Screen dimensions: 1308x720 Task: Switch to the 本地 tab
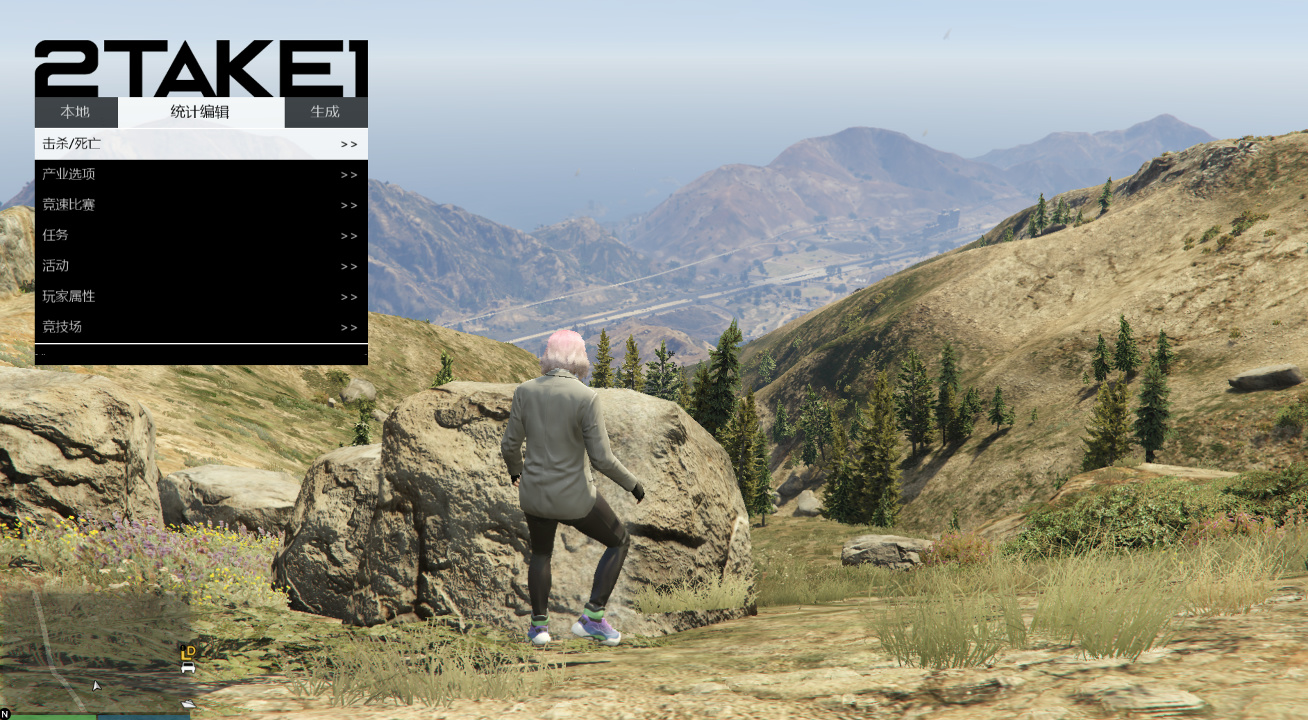pos(75,112)
